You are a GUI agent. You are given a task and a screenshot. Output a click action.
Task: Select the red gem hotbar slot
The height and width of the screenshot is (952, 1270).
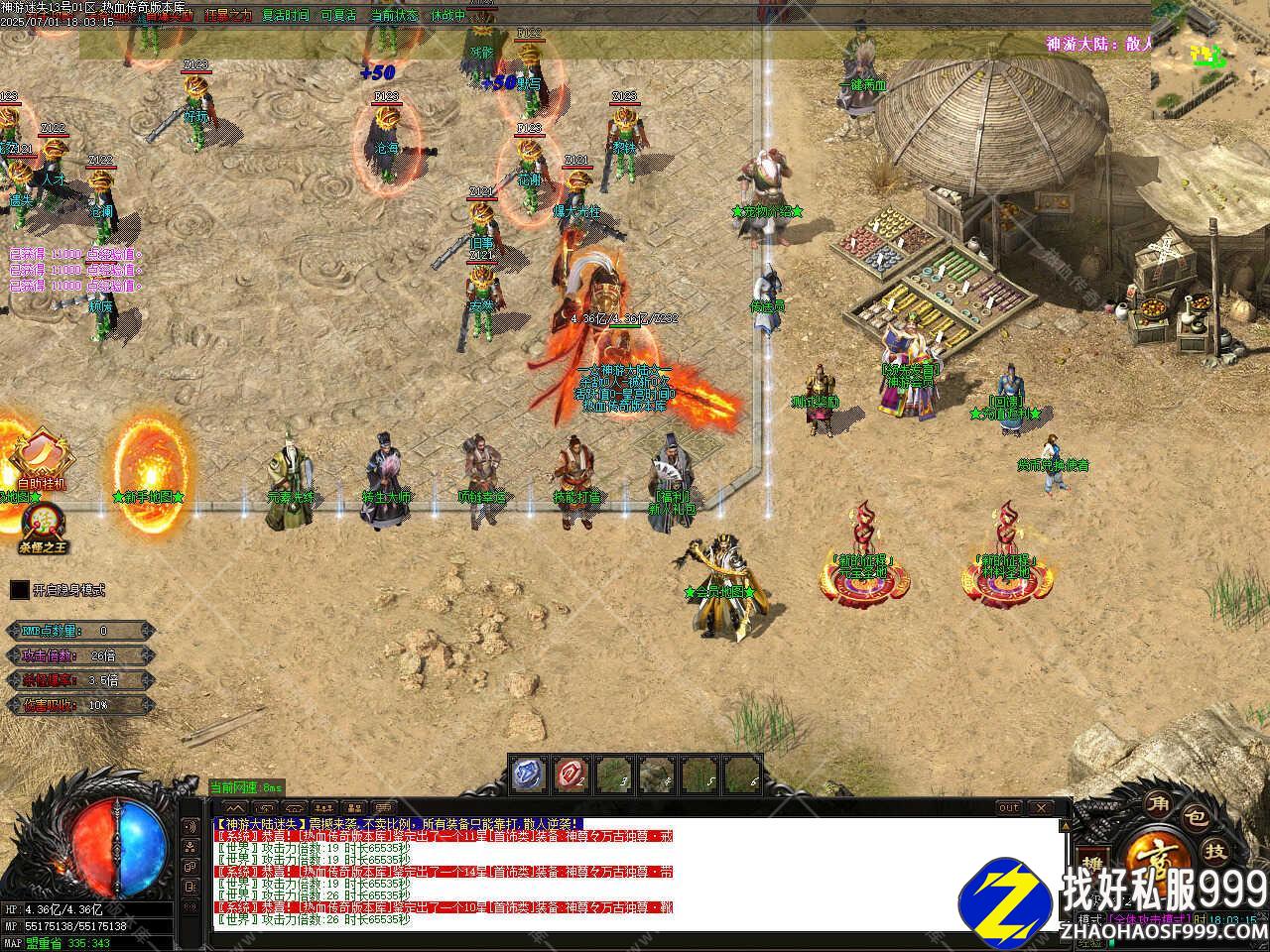coord(571,774)
